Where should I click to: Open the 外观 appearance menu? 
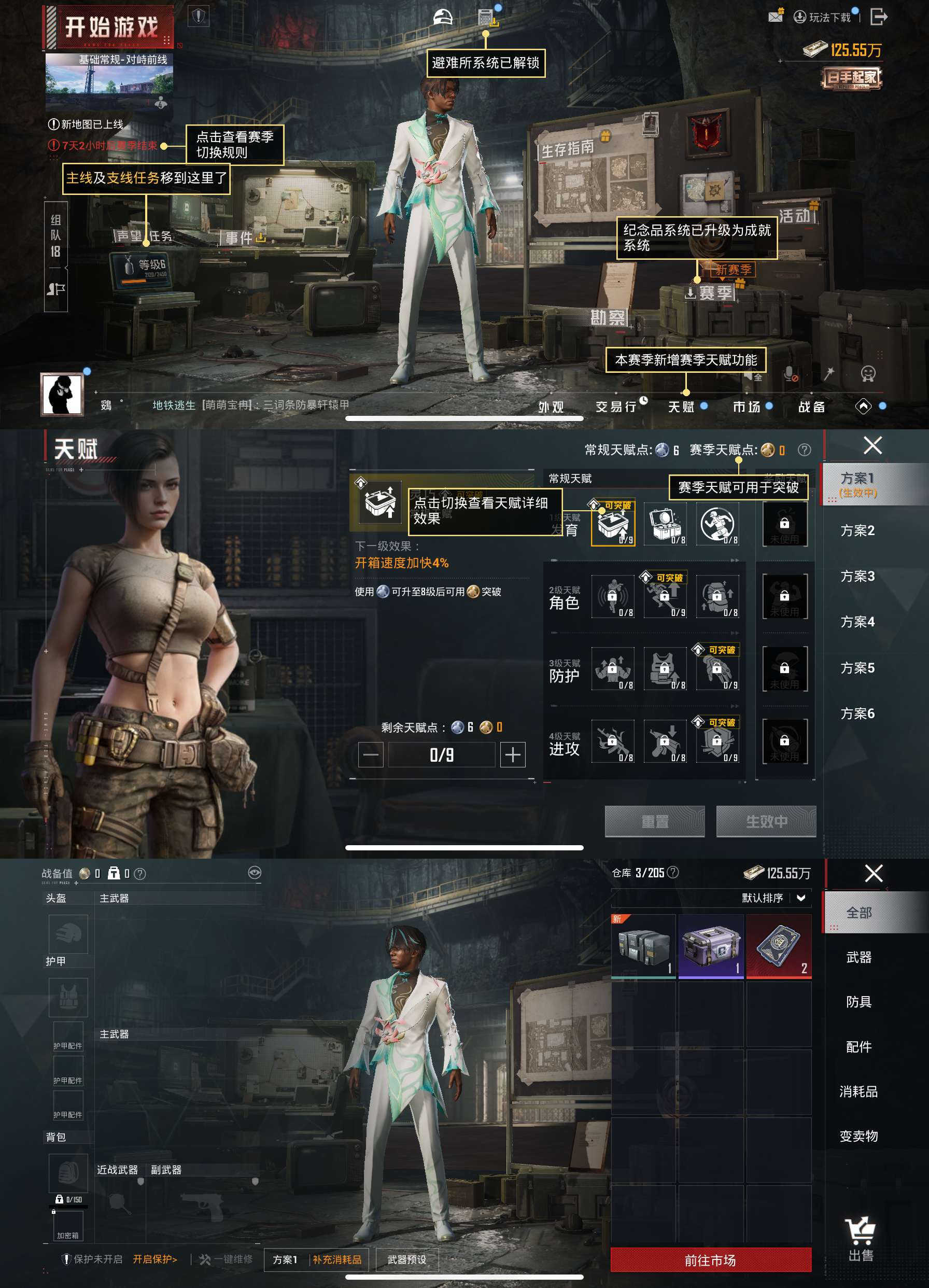click(551, 407)
